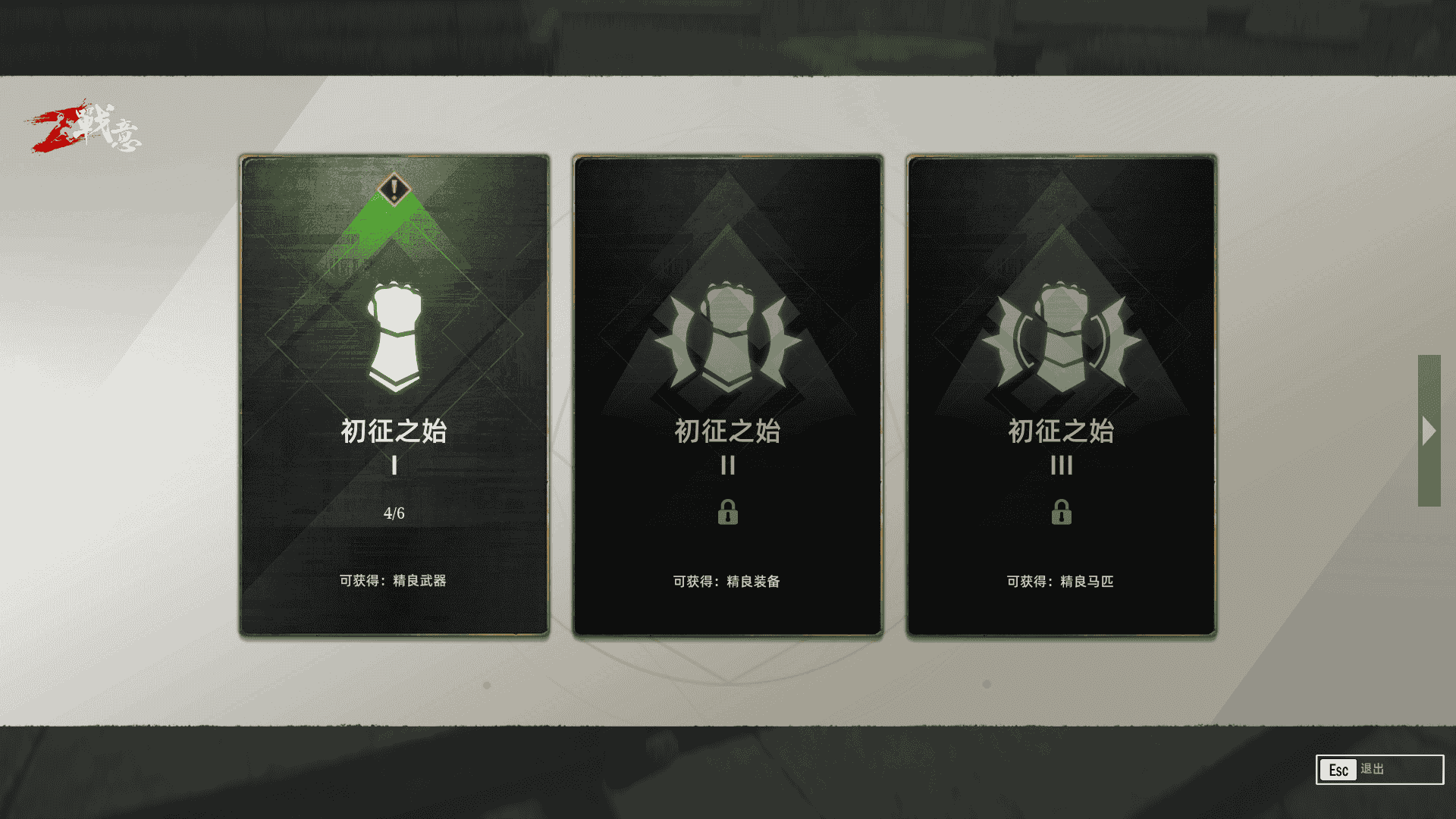The width and height of the screenshot is (1456, 819).
Task: Click the lock icon on 初征之始 II card
Action: (x=728, y=513)
